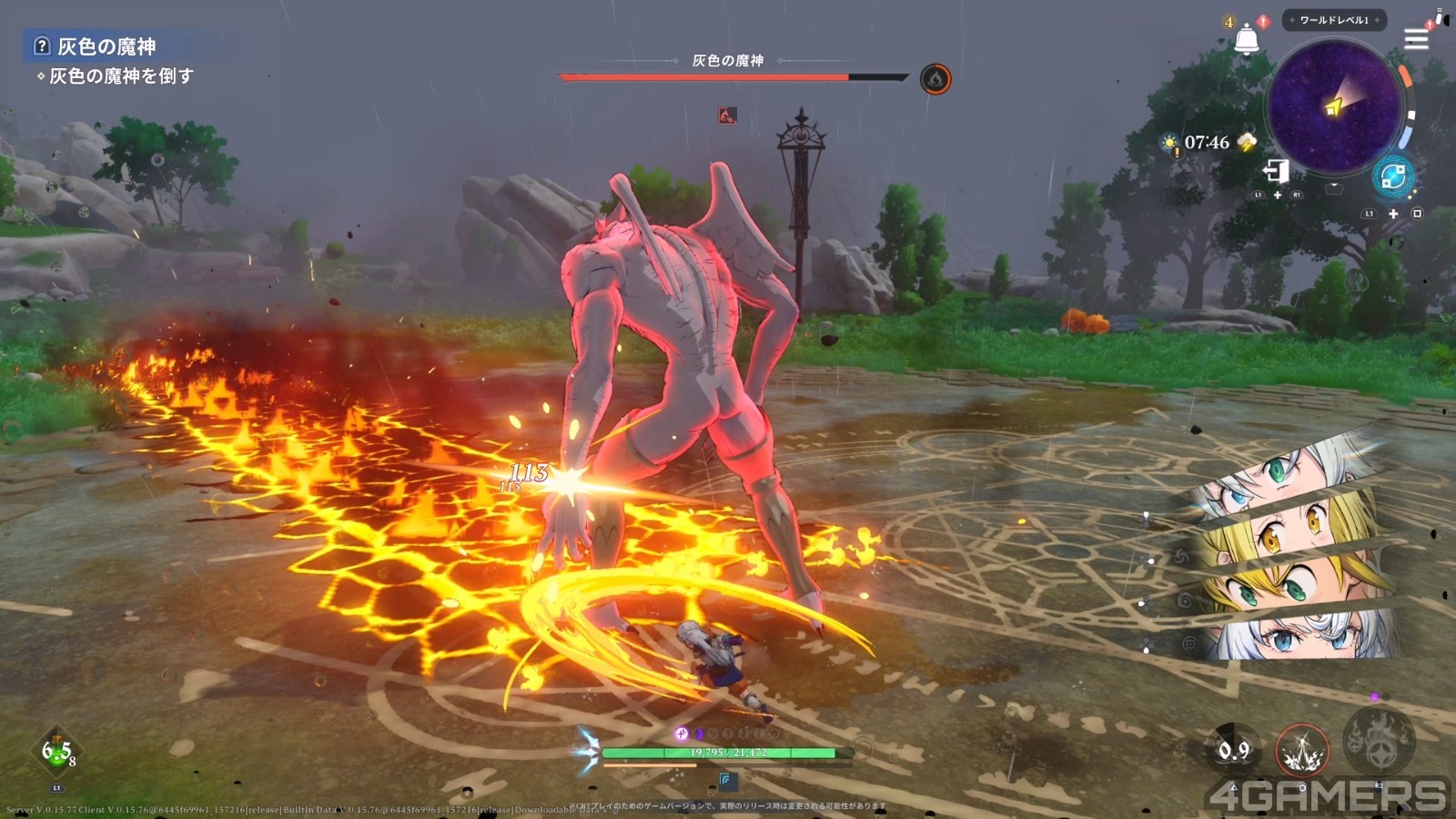Trigger the greyed-out ultimate flame skill
Viewport: 1456px width, 819px height.
[1379, 739]
